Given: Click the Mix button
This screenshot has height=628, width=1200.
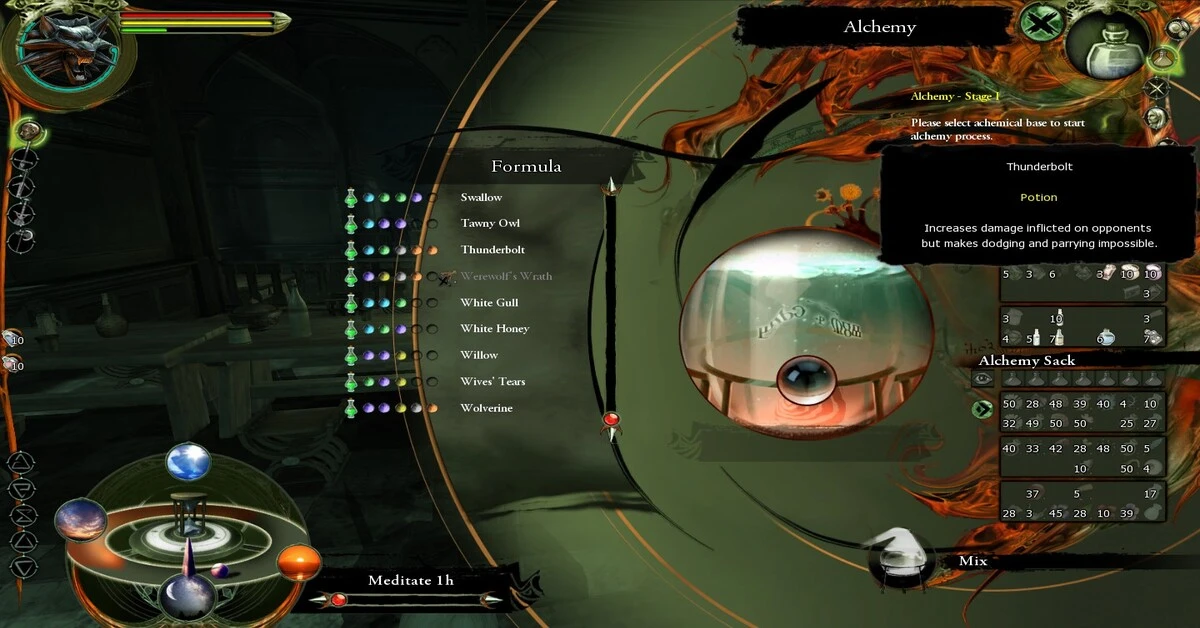Looking at the screenshot, I should tap(972, 561).
